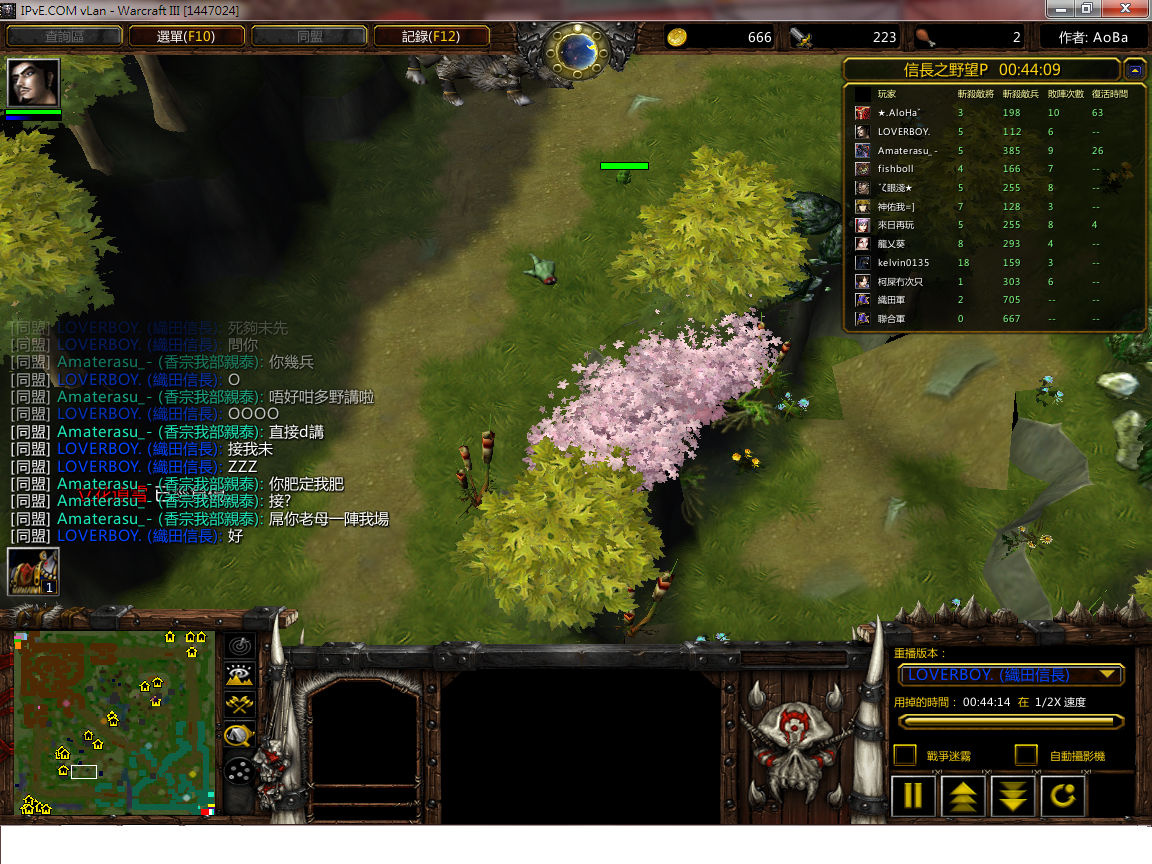Restart the replay from the beginning
This screenshot has width=1152, height=864.
click(x=1062, y=796)
